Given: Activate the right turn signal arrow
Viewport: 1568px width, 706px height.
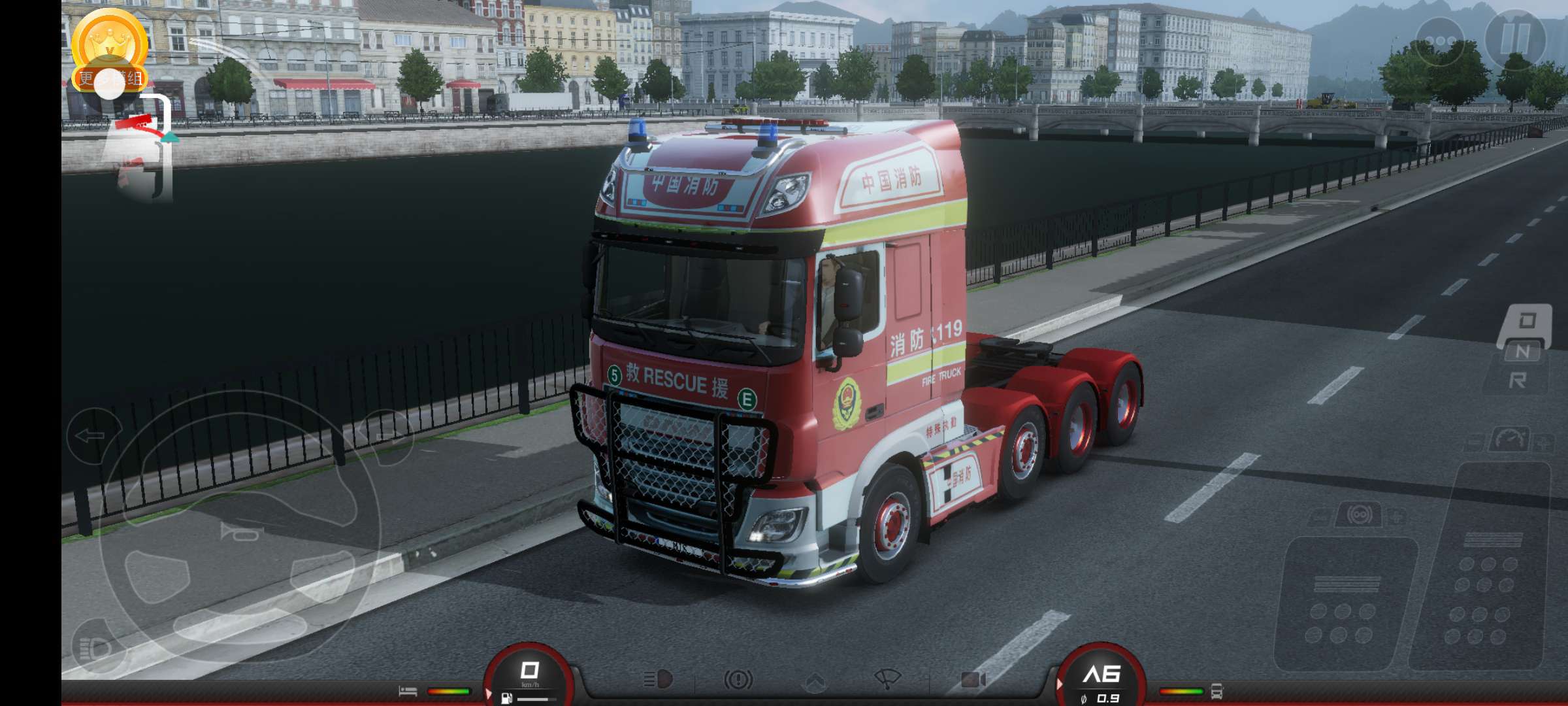Looking at the screenshot, I should point(387,437).
